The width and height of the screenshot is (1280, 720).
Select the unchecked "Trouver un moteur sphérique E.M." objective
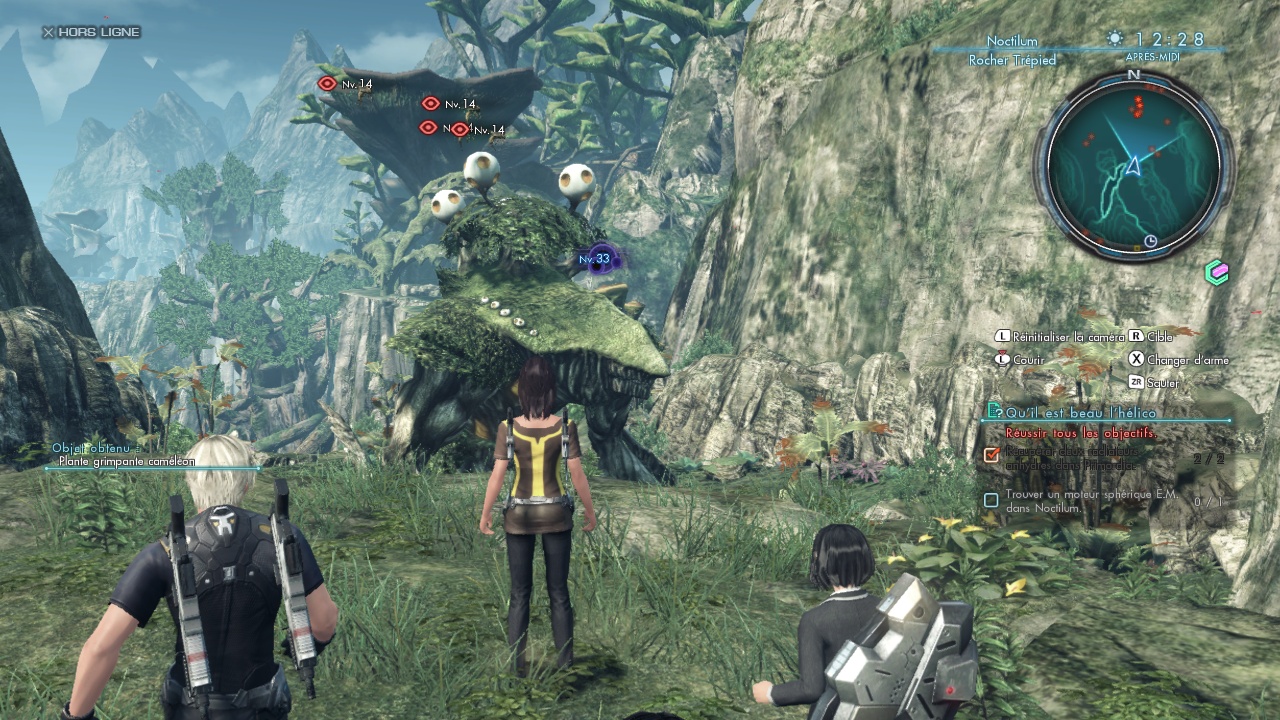[x=1092, y=501]
